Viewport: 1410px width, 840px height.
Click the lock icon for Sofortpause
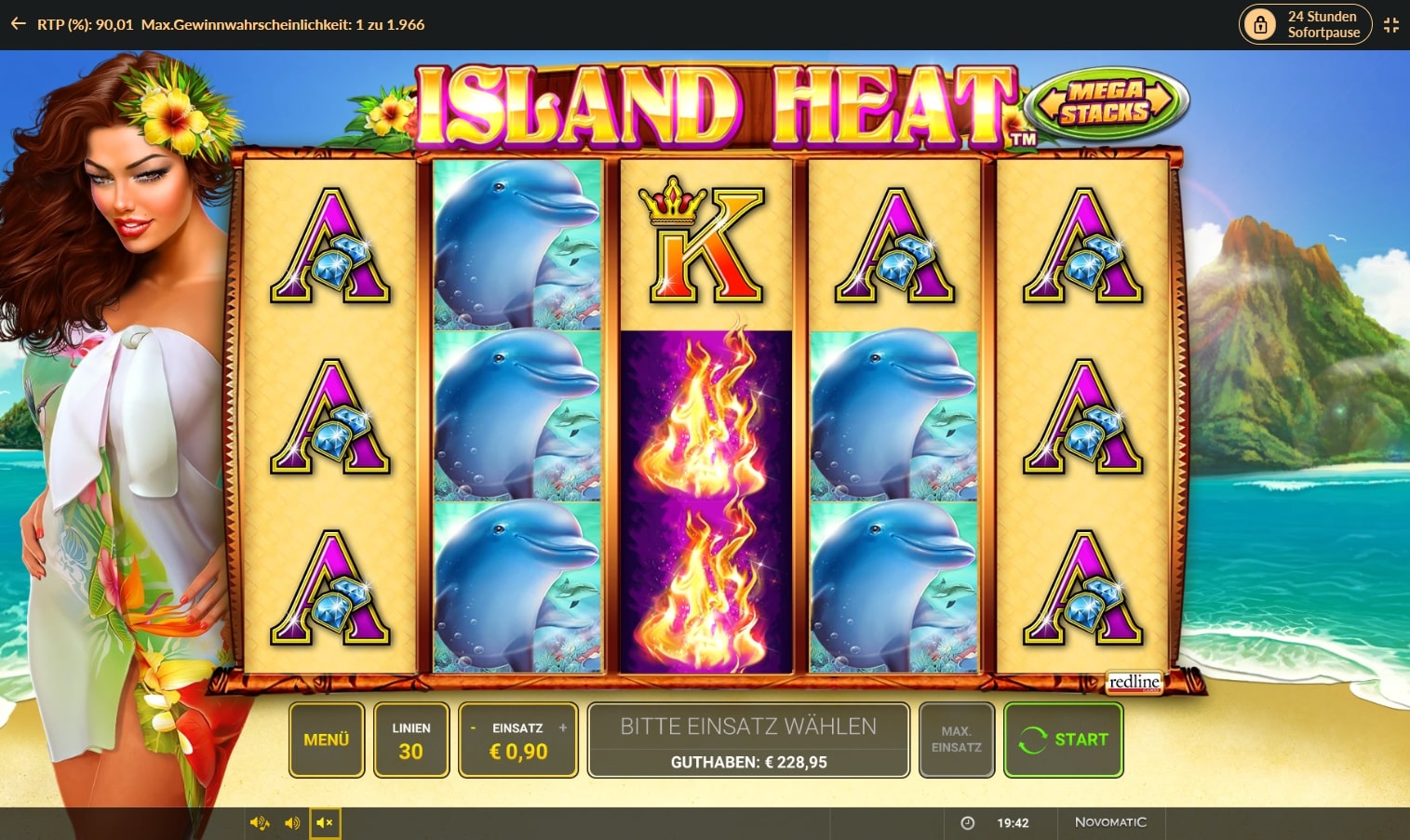pos(1261,24)
